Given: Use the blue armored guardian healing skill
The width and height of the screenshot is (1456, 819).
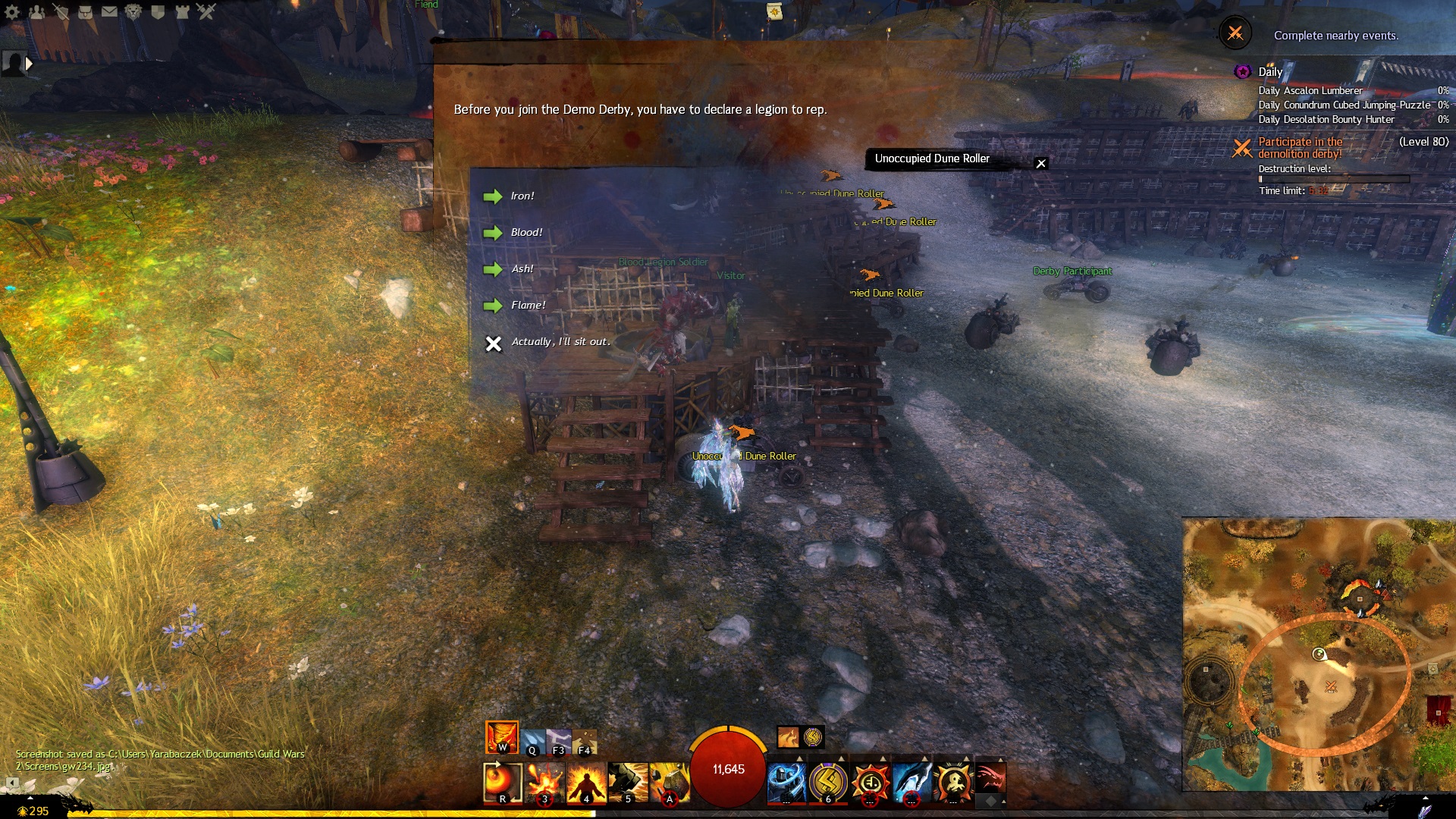Looking at the screenshot, I should (786, 781).
